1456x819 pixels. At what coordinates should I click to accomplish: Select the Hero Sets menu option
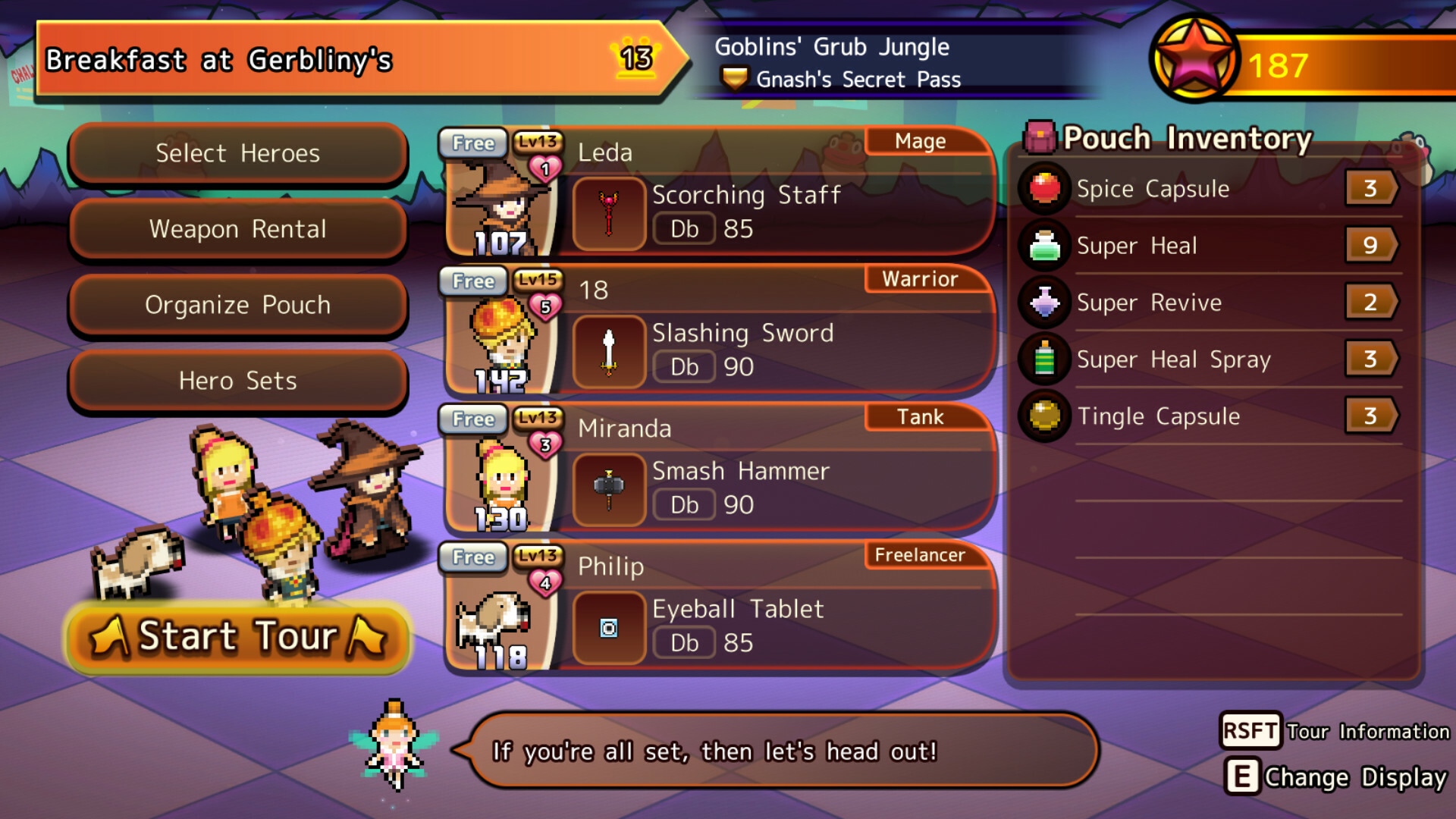tap(237, 381)
